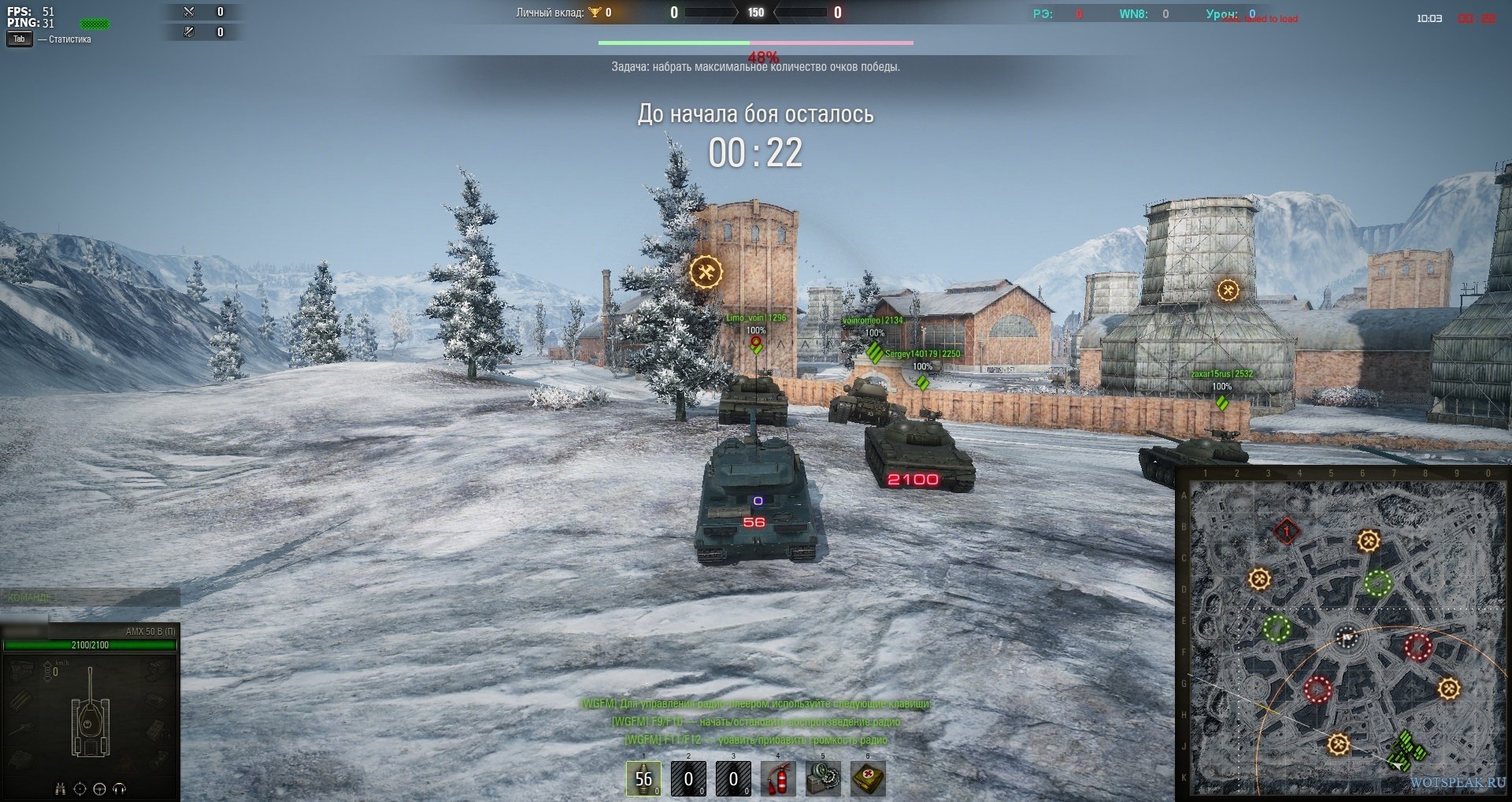Click the headphones radio operator icon
This screenshot has width=1512, height=802.
[120, 789]
